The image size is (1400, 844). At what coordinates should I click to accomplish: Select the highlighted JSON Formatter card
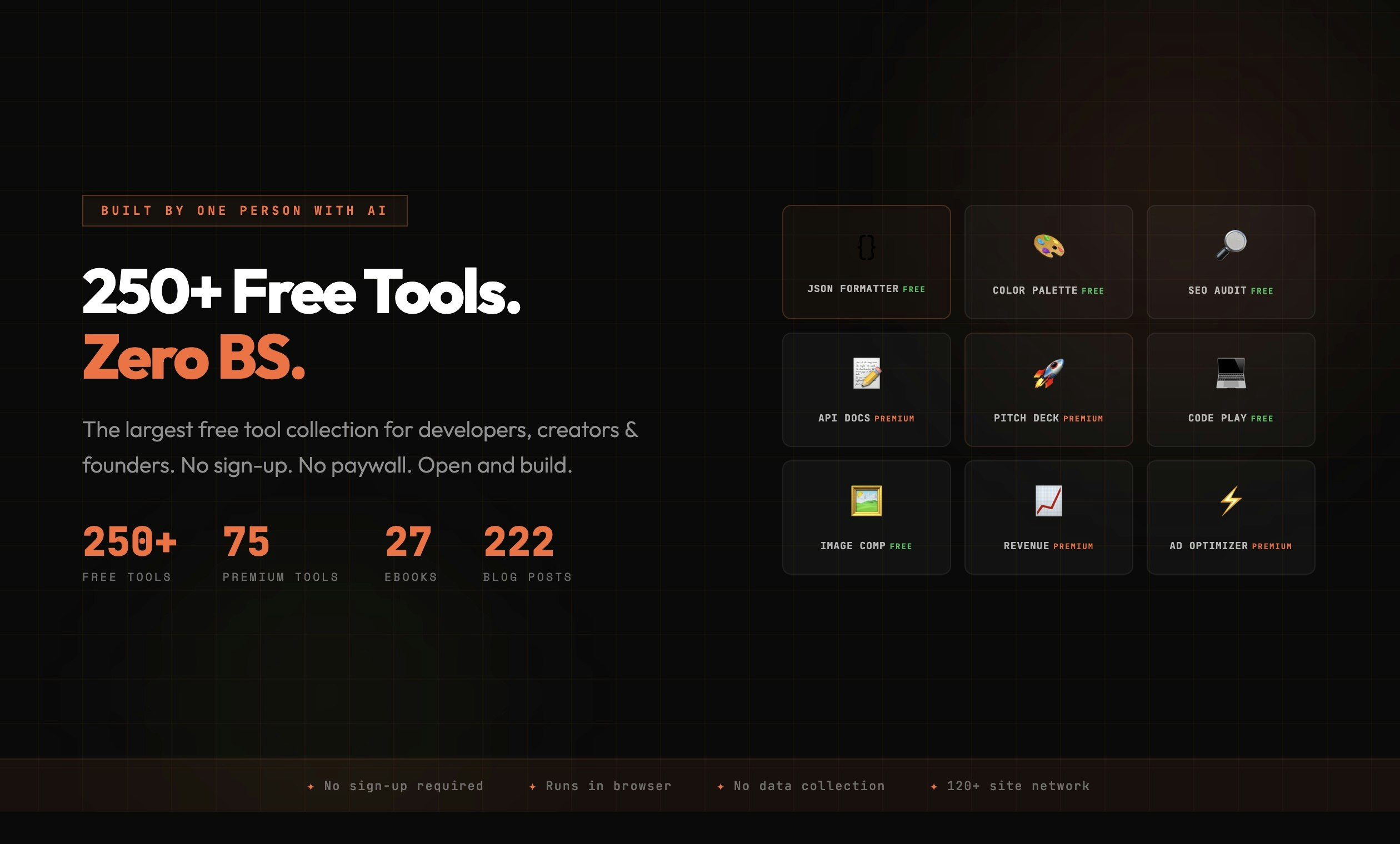coord(867,262)
